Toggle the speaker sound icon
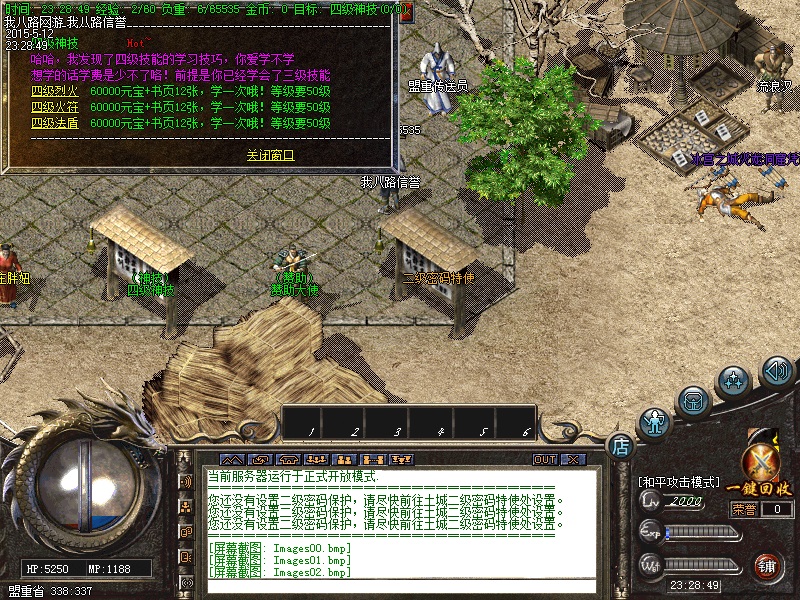The image size is (800, 600). (x=777, y=372)
